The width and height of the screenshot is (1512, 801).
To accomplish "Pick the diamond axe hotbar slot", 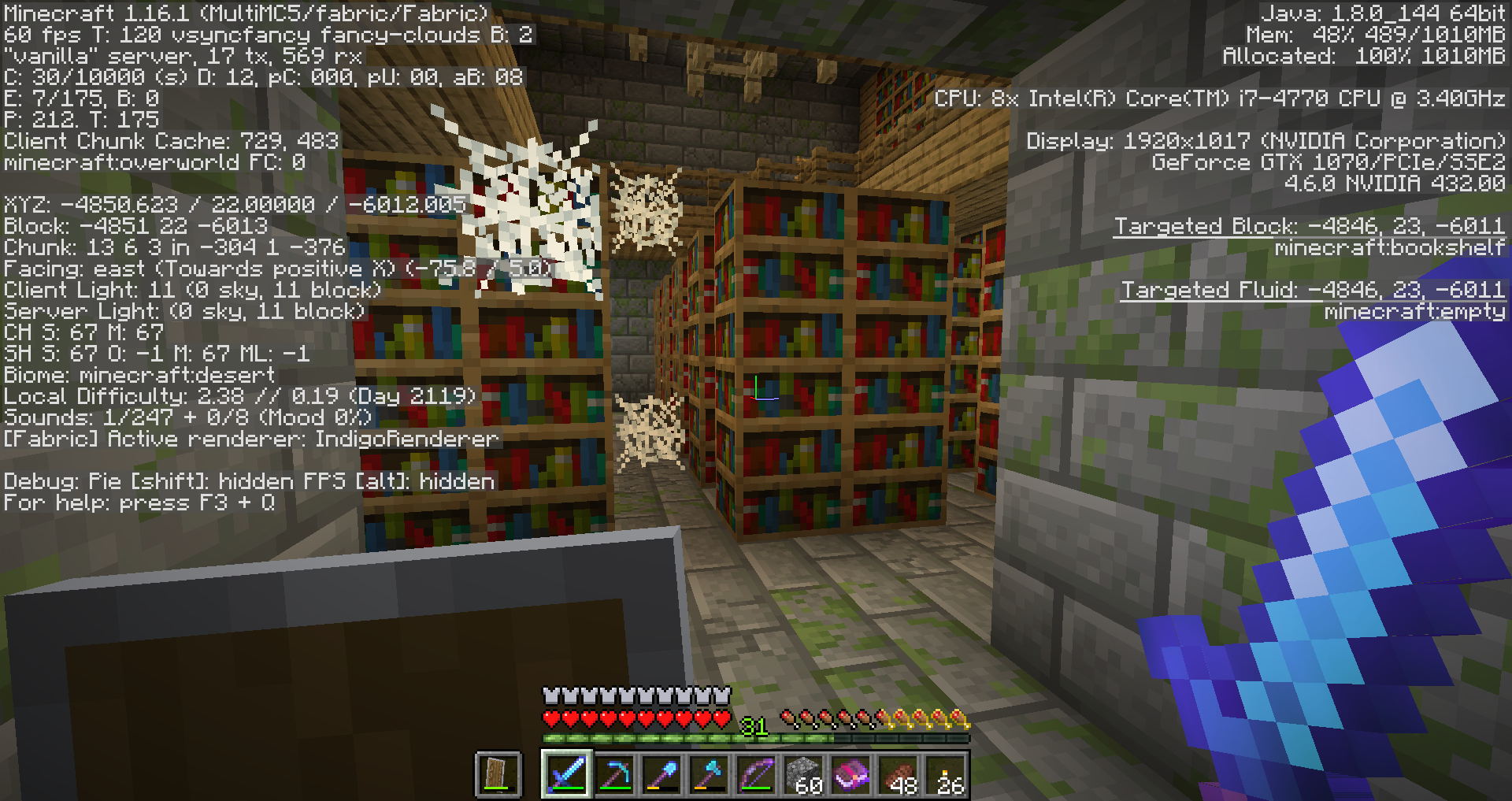I will pos(709,773).
